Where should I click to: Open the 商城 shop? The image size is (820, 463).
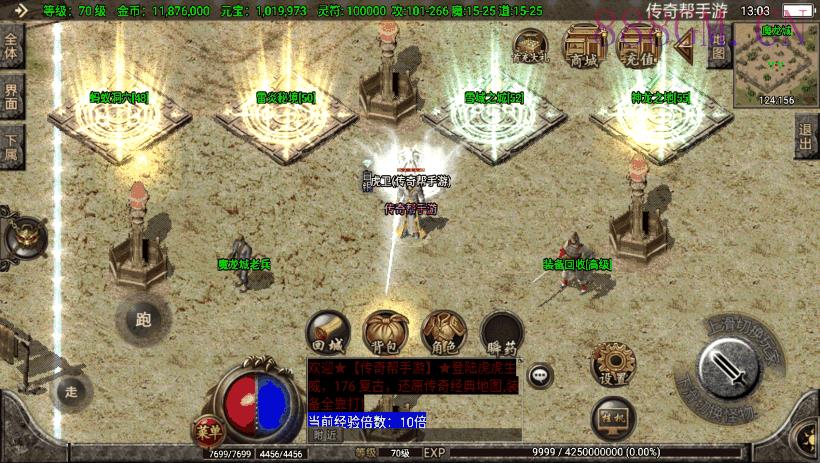pos(585,44)
